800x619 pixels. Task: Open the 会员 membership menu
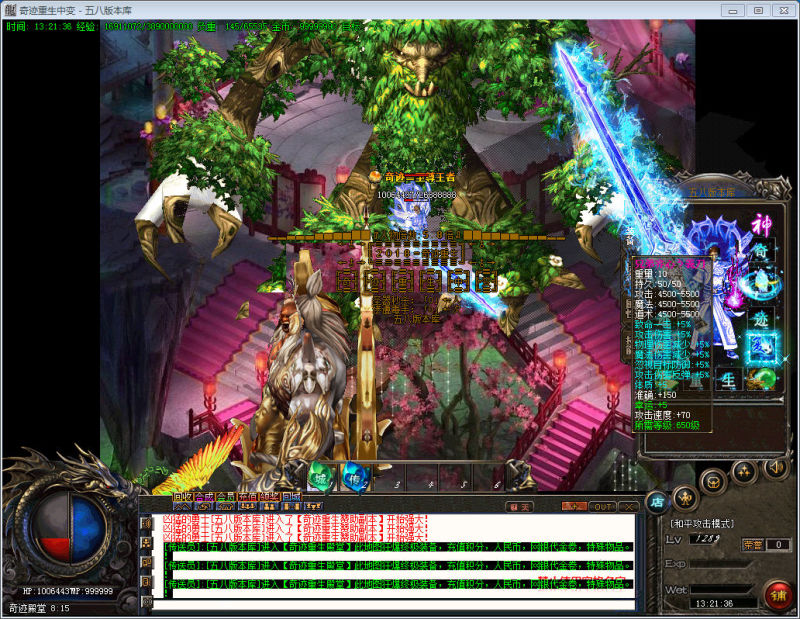pos(226,496)
